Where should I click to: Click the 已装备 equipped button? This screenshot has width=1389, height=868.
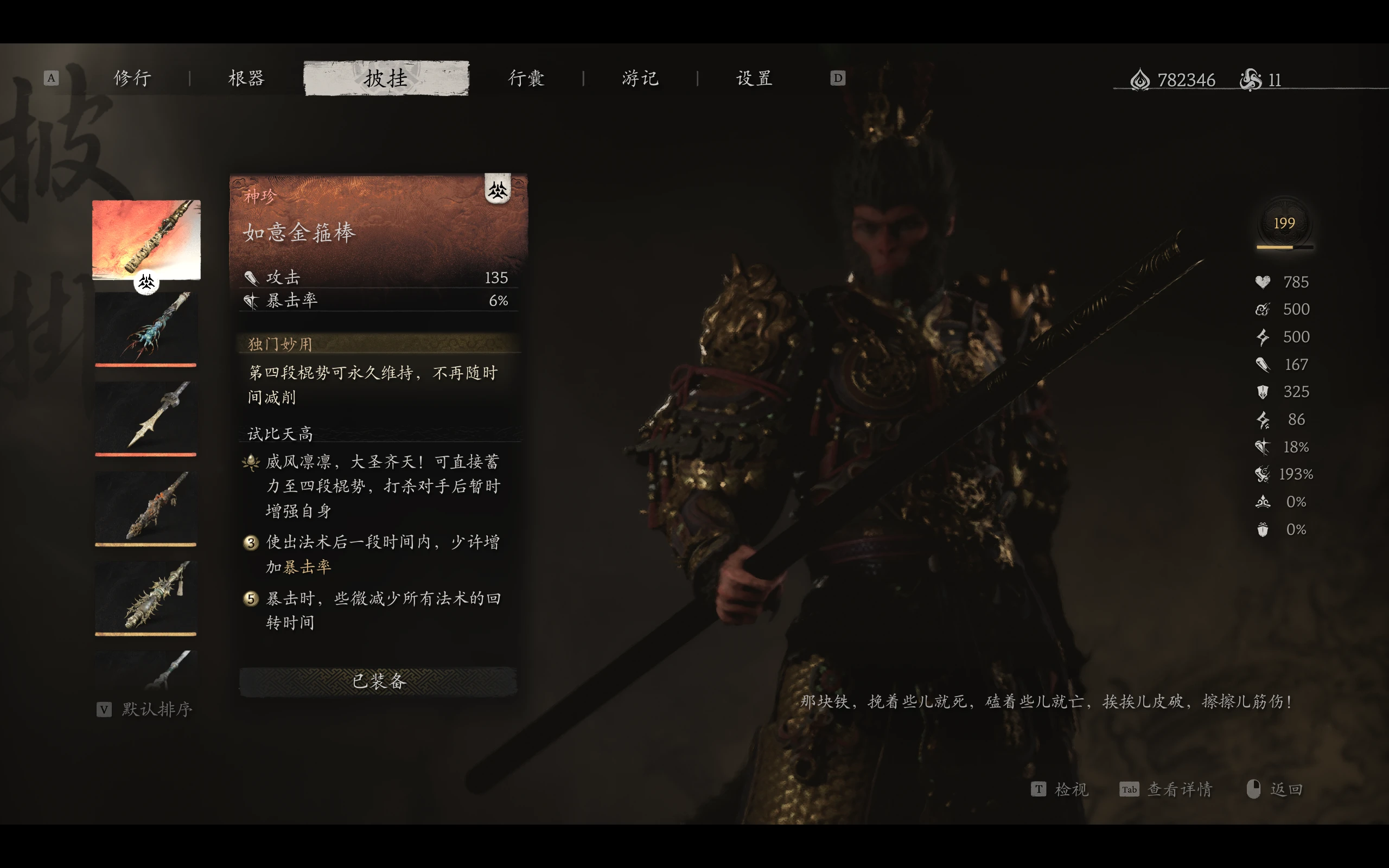[378, 681]
